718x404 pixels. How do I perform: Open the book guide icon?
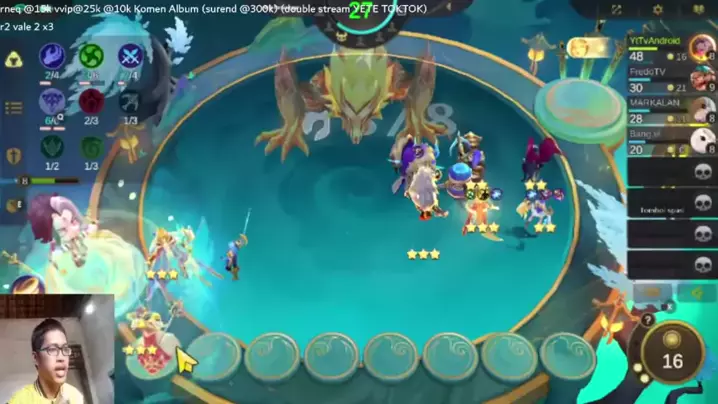click(697, 10)
